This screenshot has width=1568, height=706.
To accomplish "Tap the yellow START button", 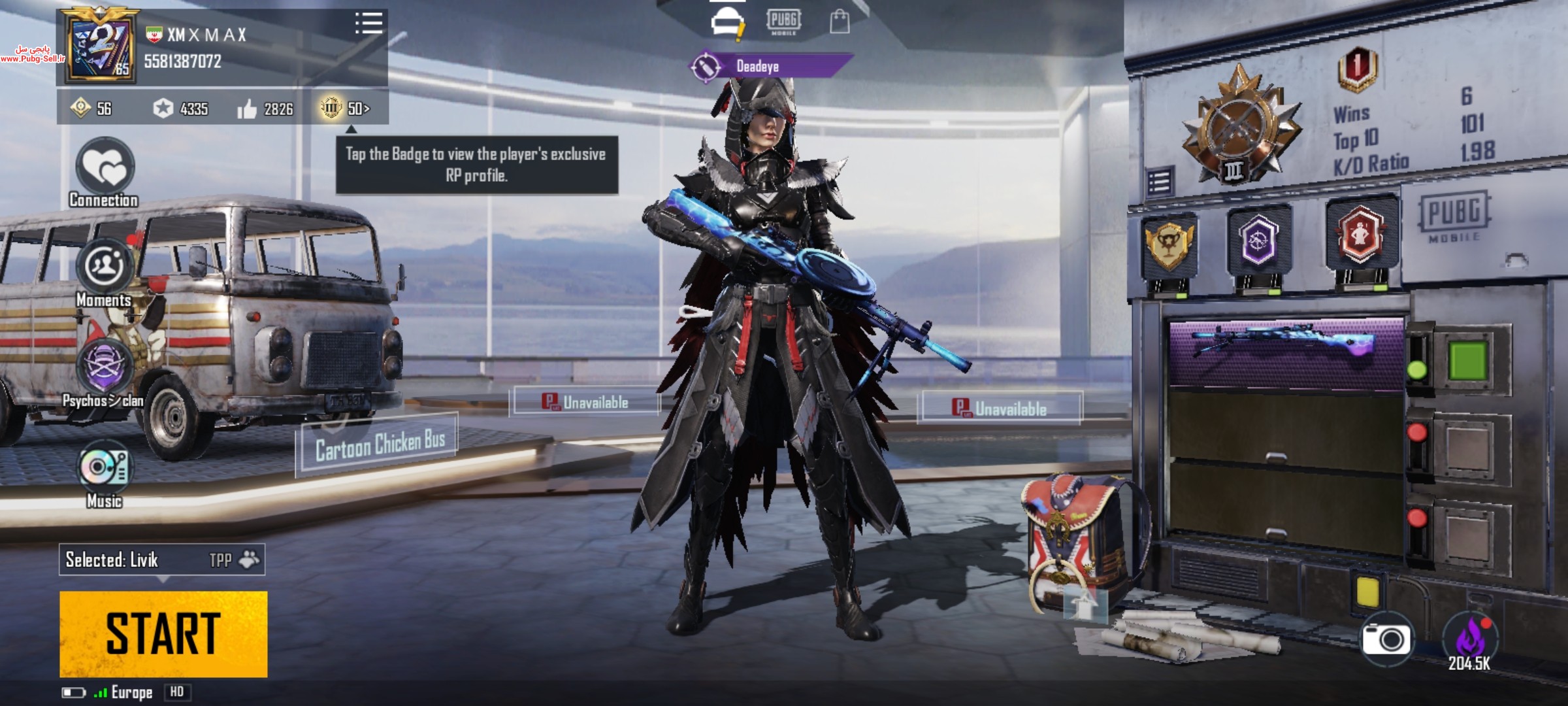I will (x=163, y=633).
